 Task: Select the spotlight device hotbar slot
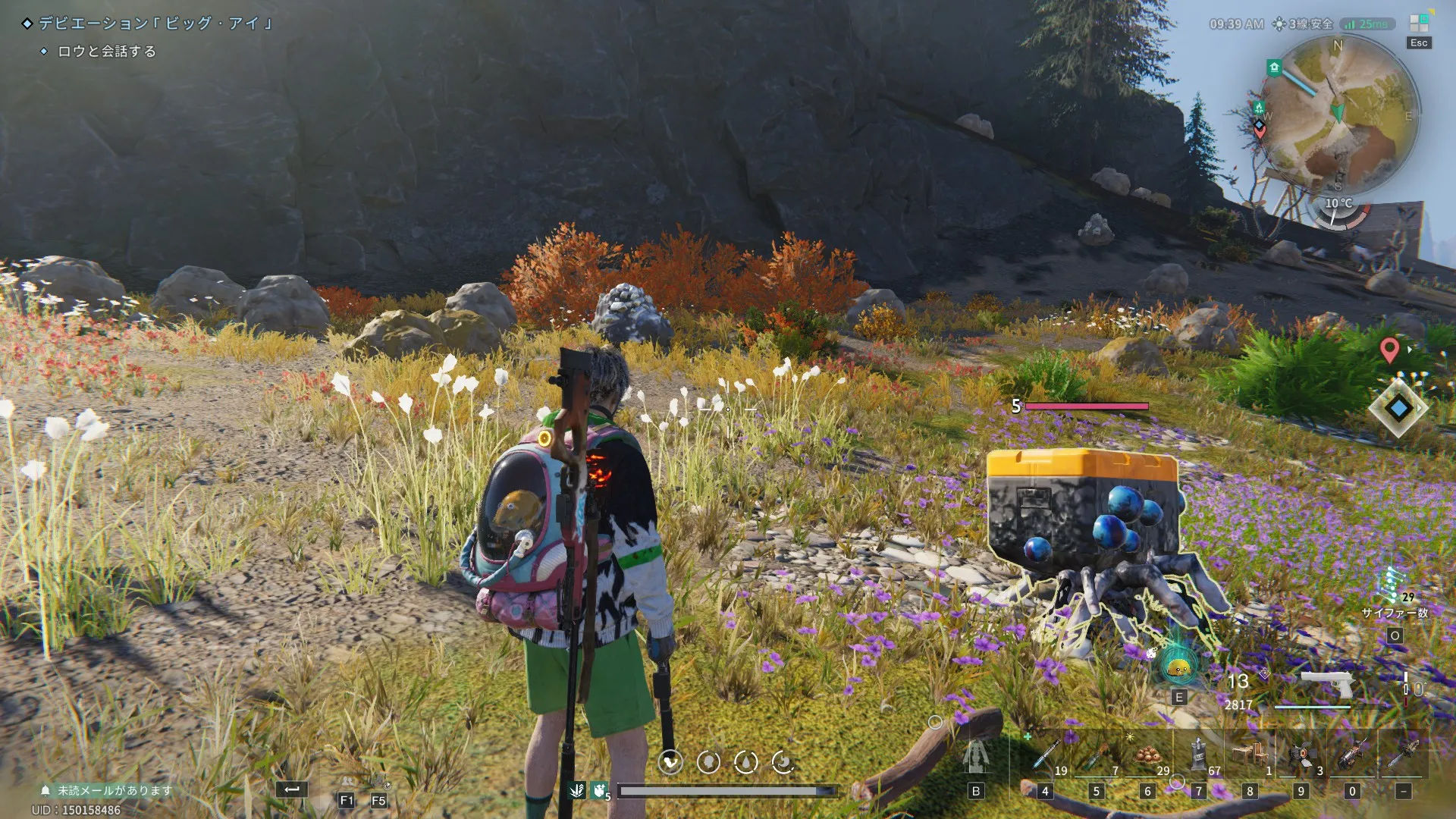tap(1301, 755)
